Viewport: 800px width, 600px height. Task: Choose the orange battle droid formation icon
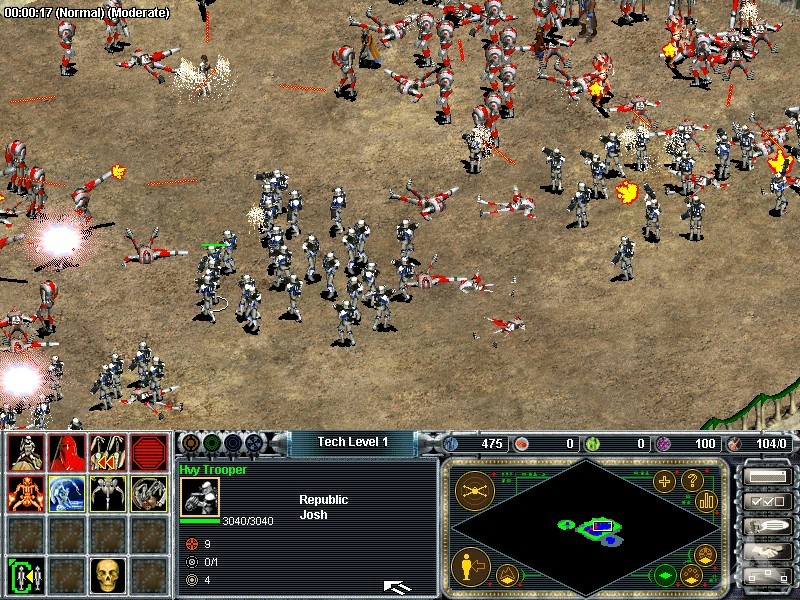24,494
